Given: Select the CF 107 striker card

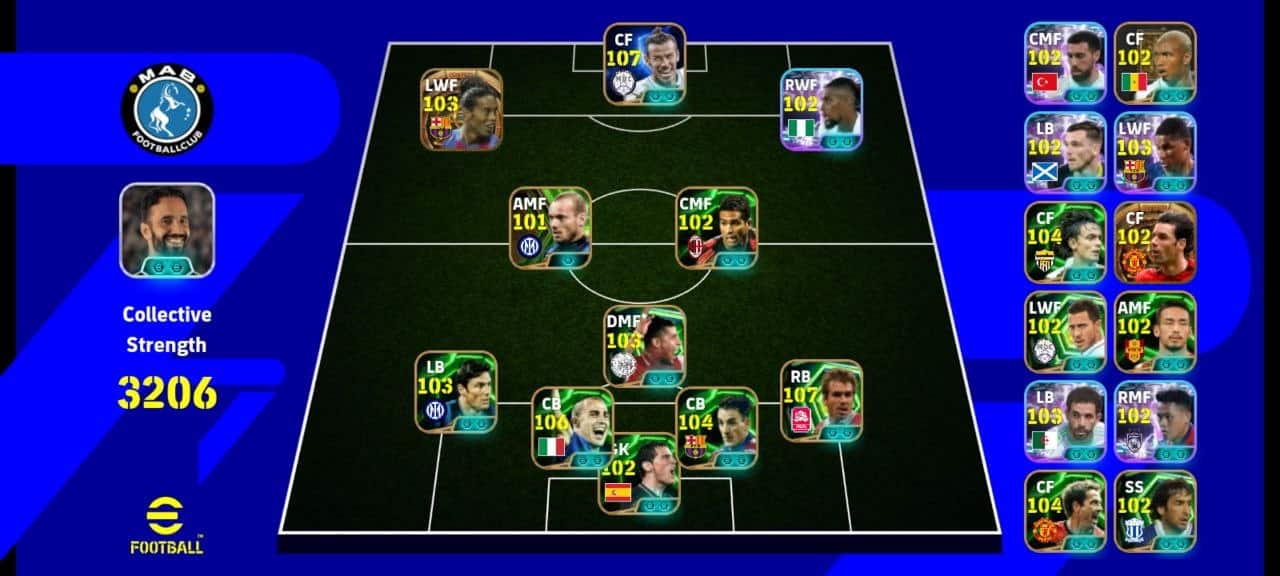Looking at the screenshot, I should tap(645, 64).
